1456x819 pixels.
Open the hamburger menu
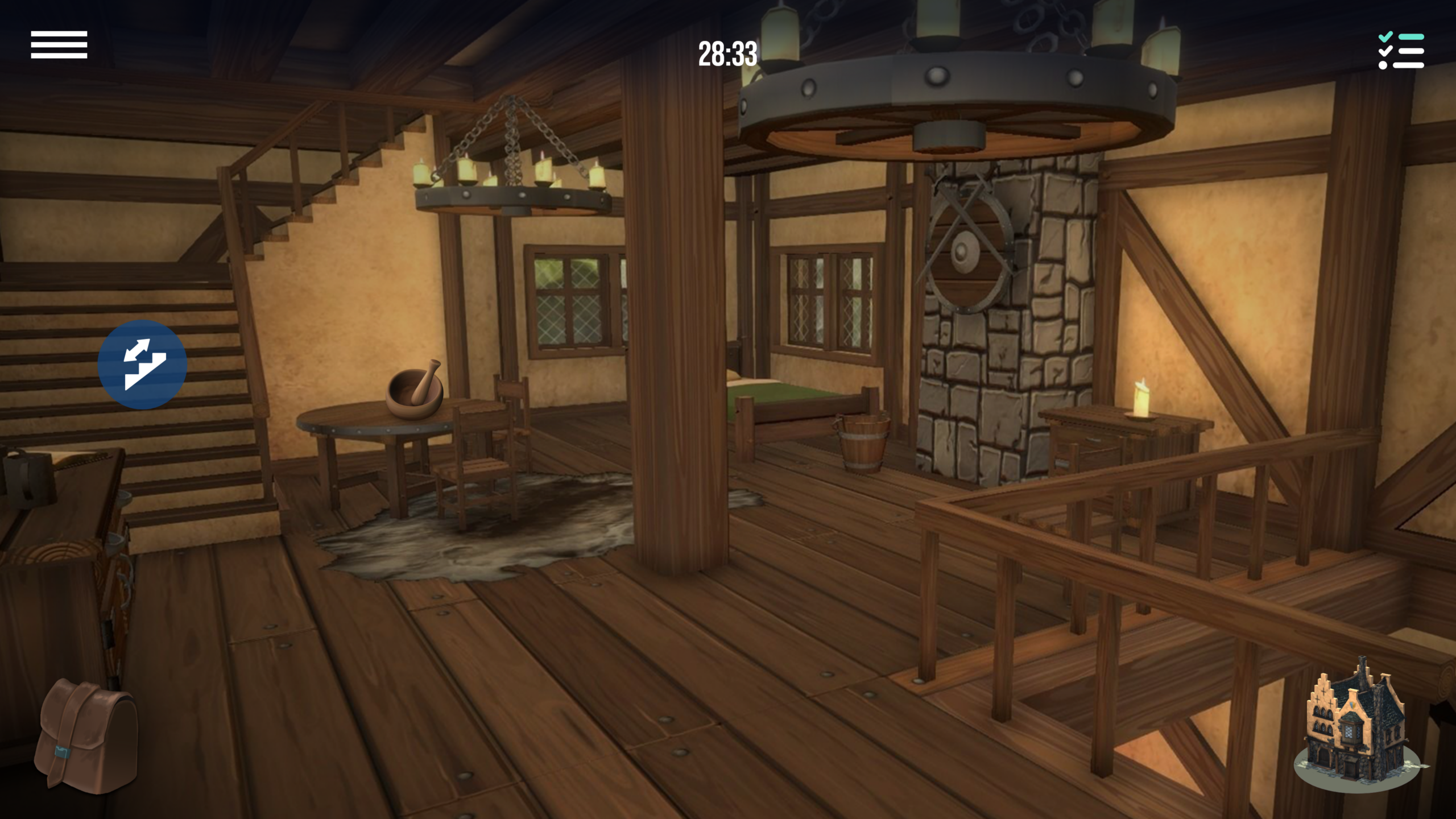[x=59, y=45]
